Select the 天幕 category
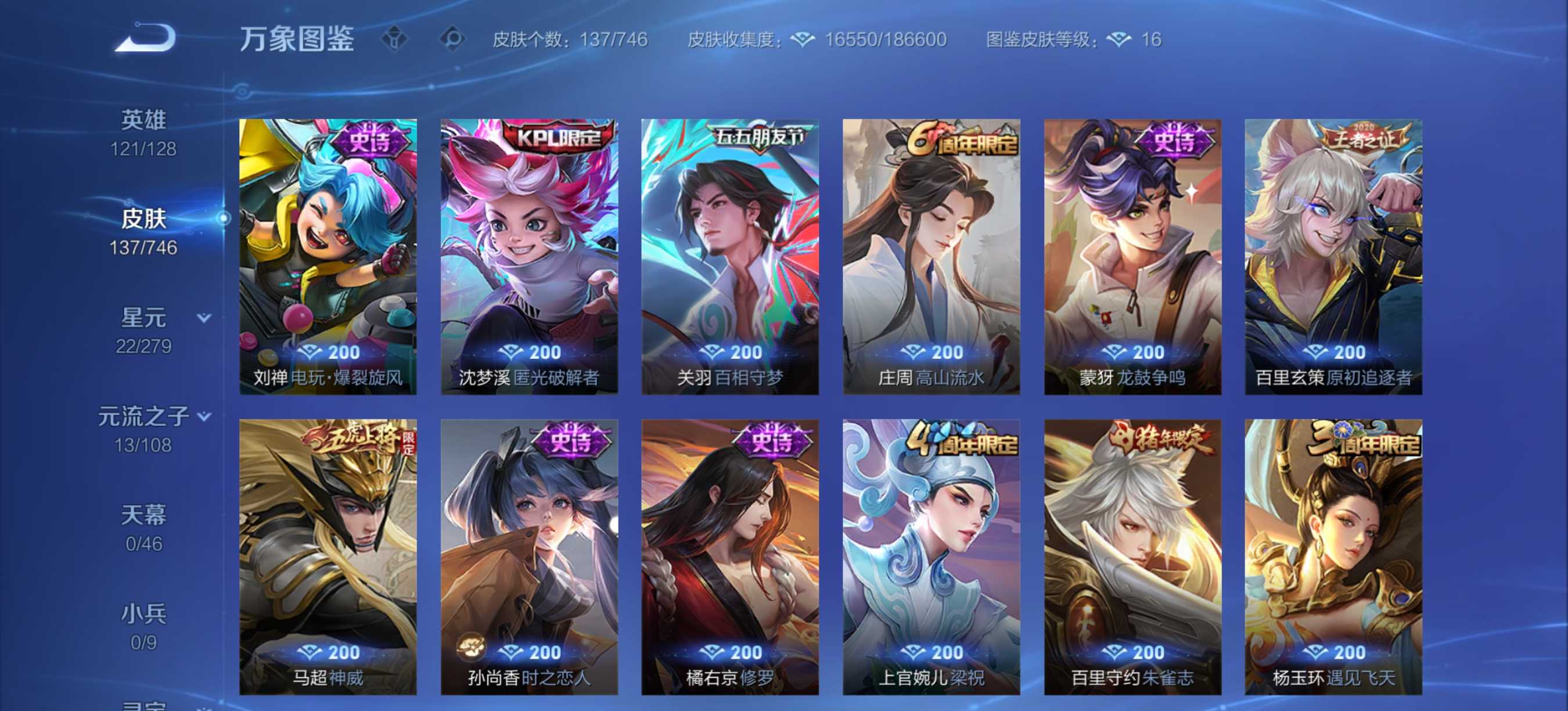 (x=144, y=515)
